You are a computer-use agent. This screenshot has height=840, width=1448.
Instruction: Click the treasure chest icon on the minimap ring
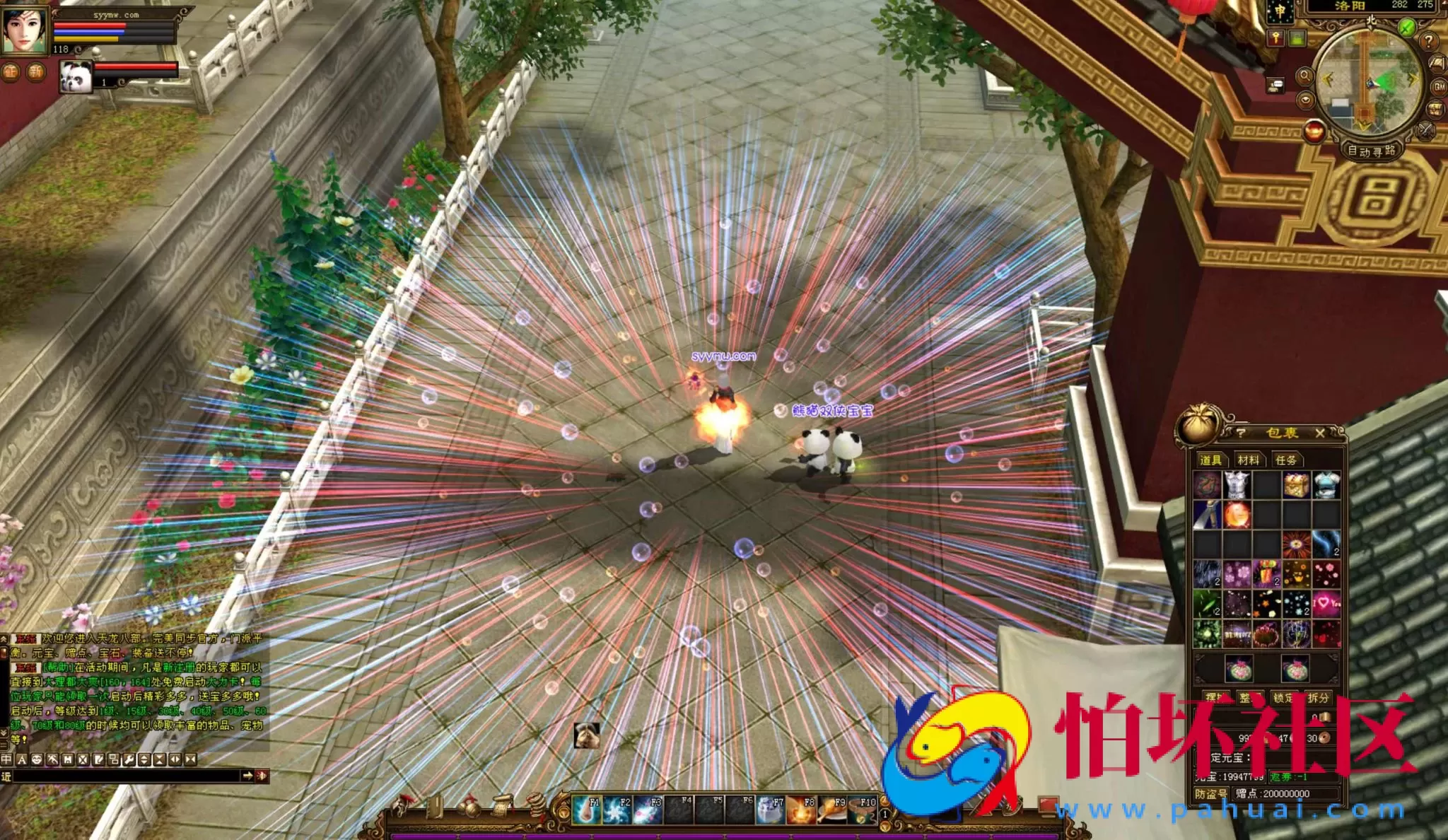pos(1435,109)
